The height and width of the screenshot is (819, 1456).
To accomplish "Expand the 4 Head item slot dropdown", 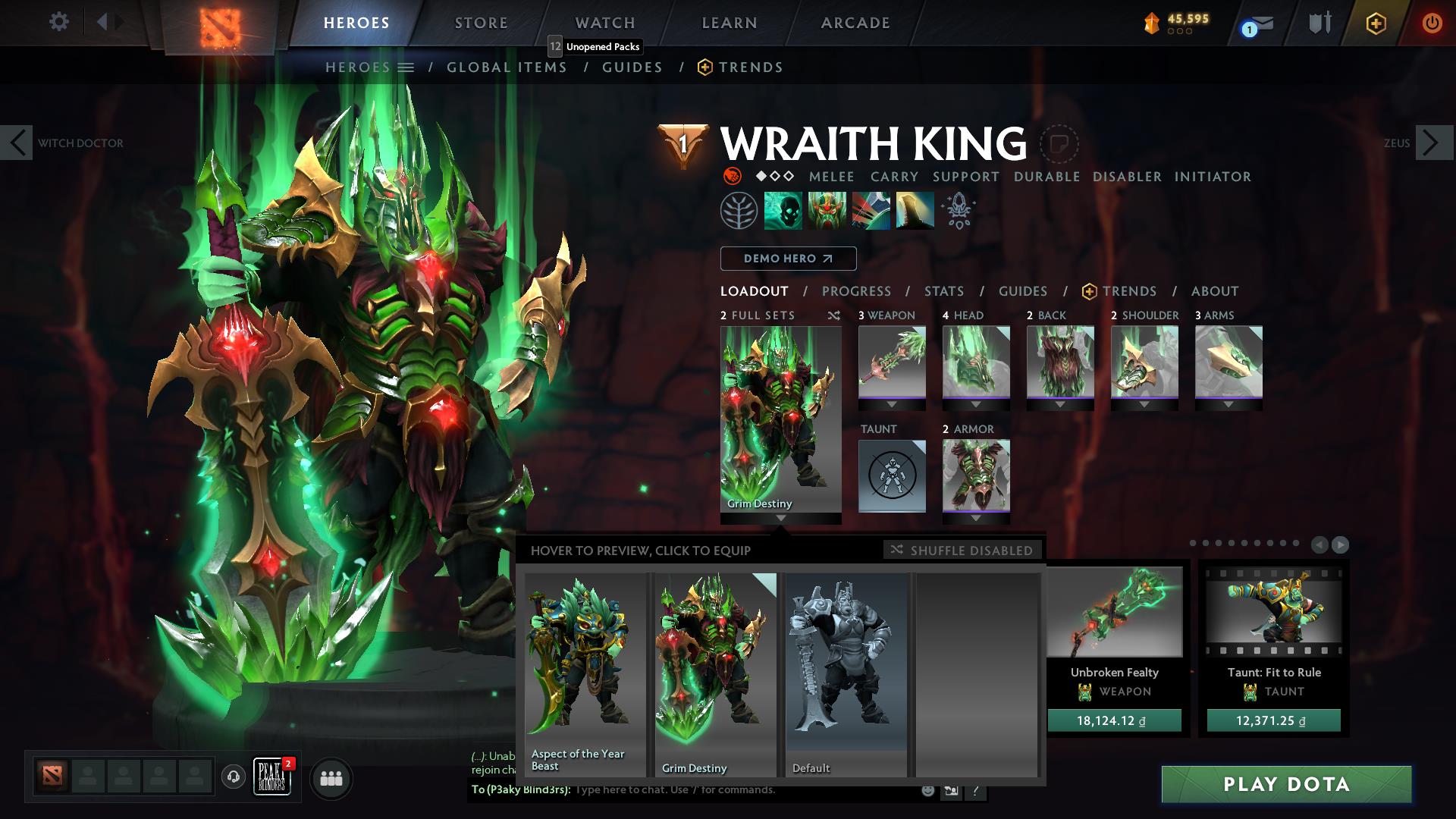I will (x=976, y=404).
